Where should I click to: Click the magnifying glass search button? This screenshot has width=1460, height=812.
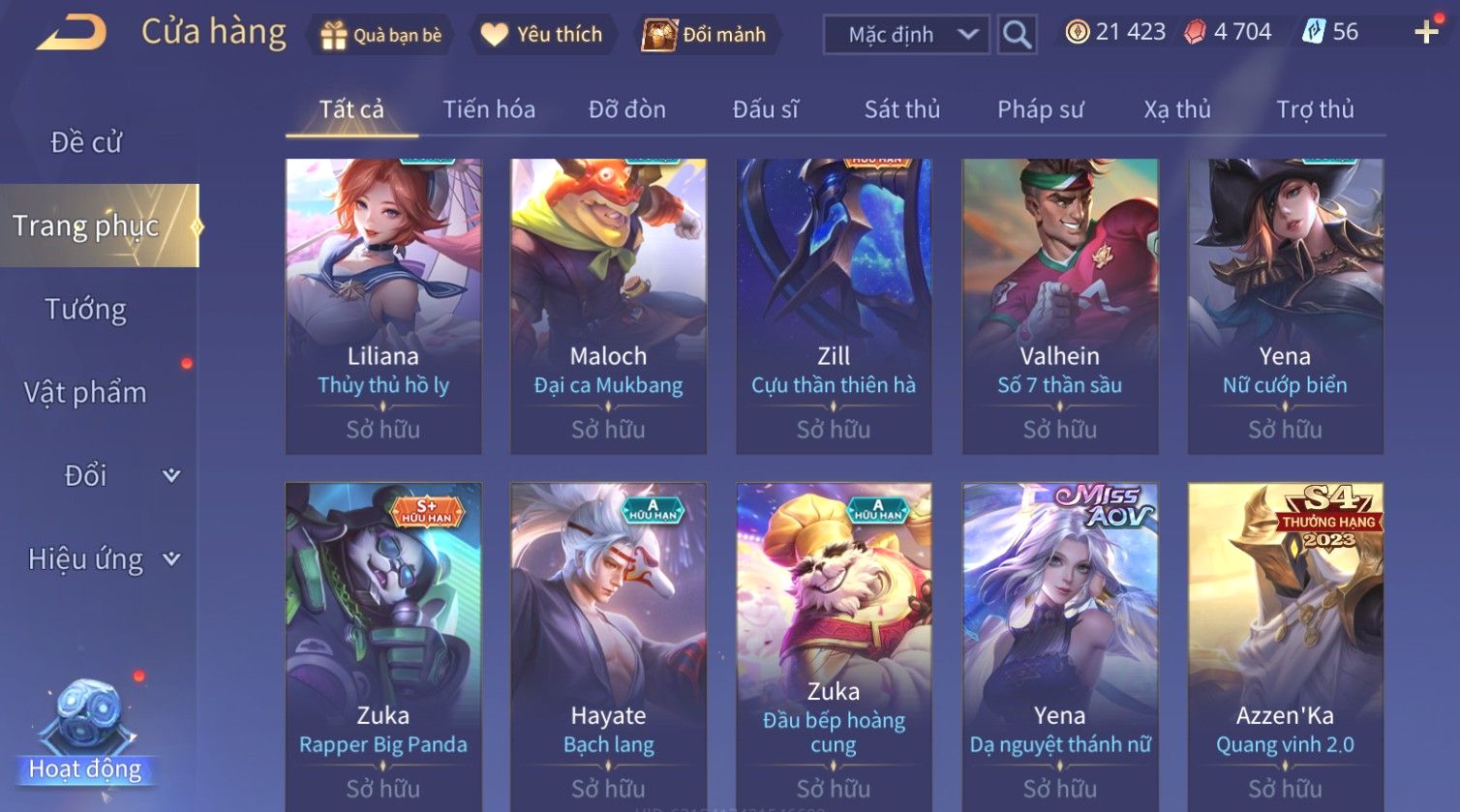click(x=1017, y=35)
